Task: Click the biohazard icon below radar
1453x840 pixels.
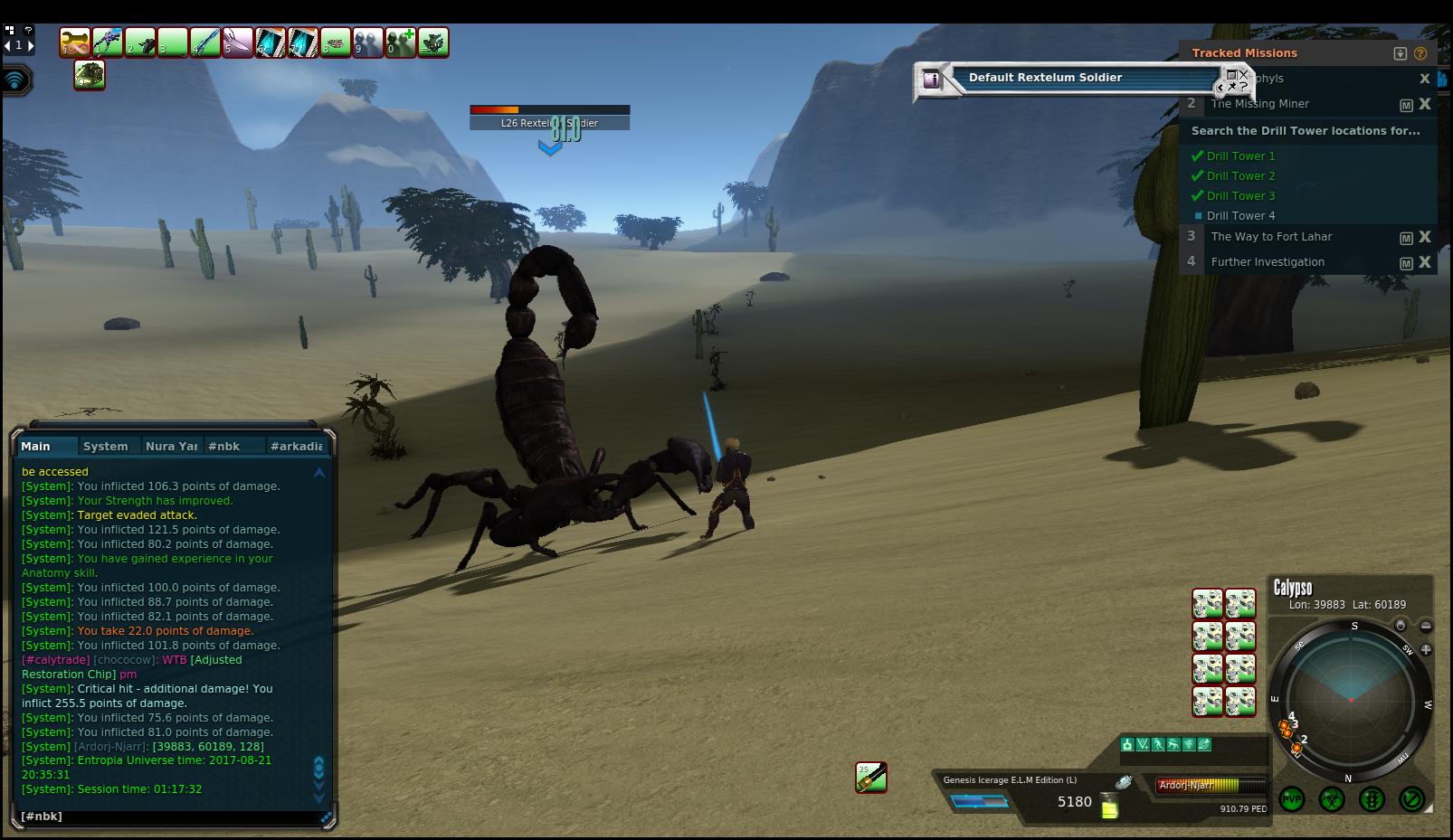Action: point(1332,799)
